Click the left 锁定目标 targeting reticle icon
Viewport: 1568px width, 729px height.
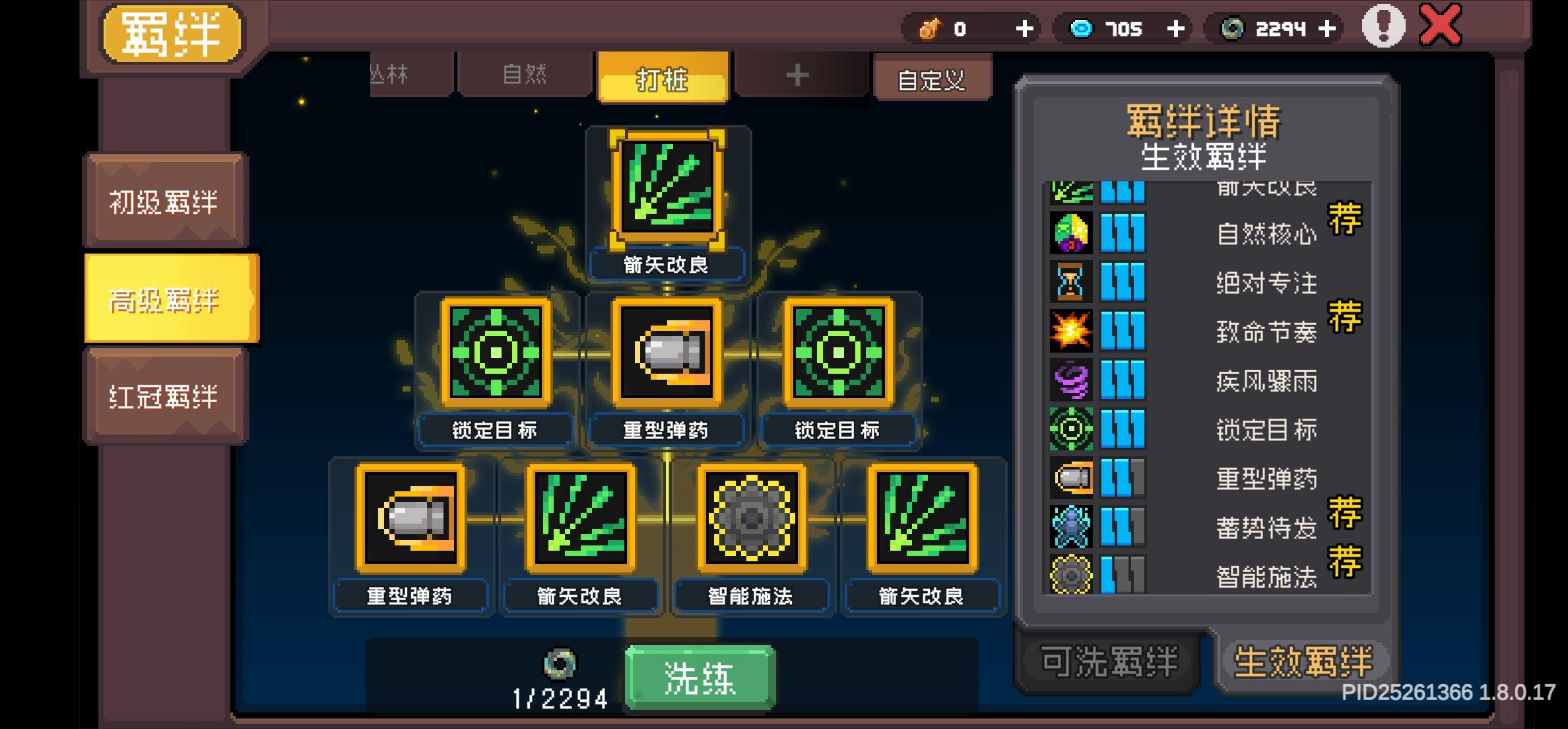click(x=494, y=353)
